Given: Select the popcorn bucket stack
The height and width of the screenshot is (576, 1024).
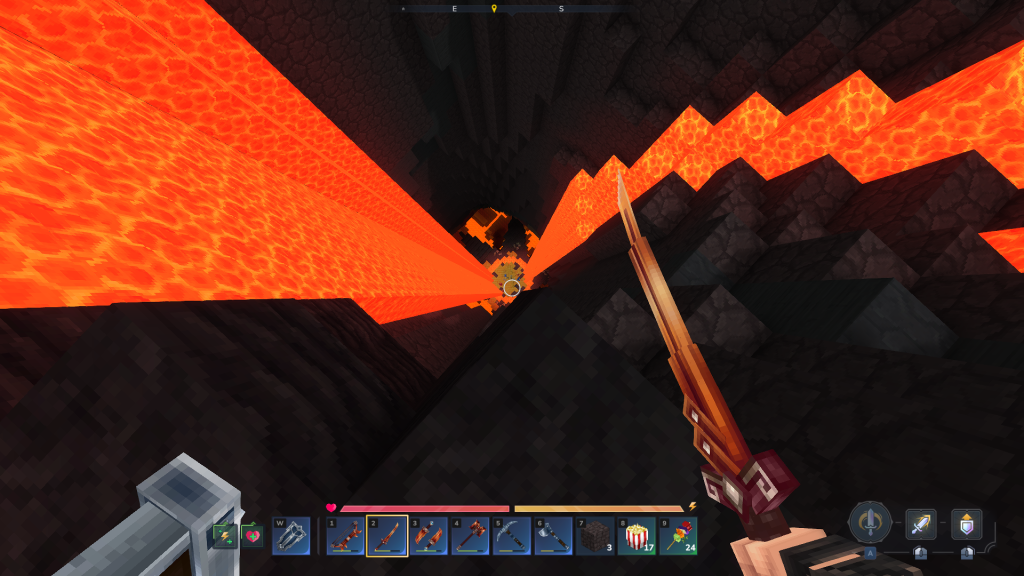Looking at the screenshot, I should 636,536.
